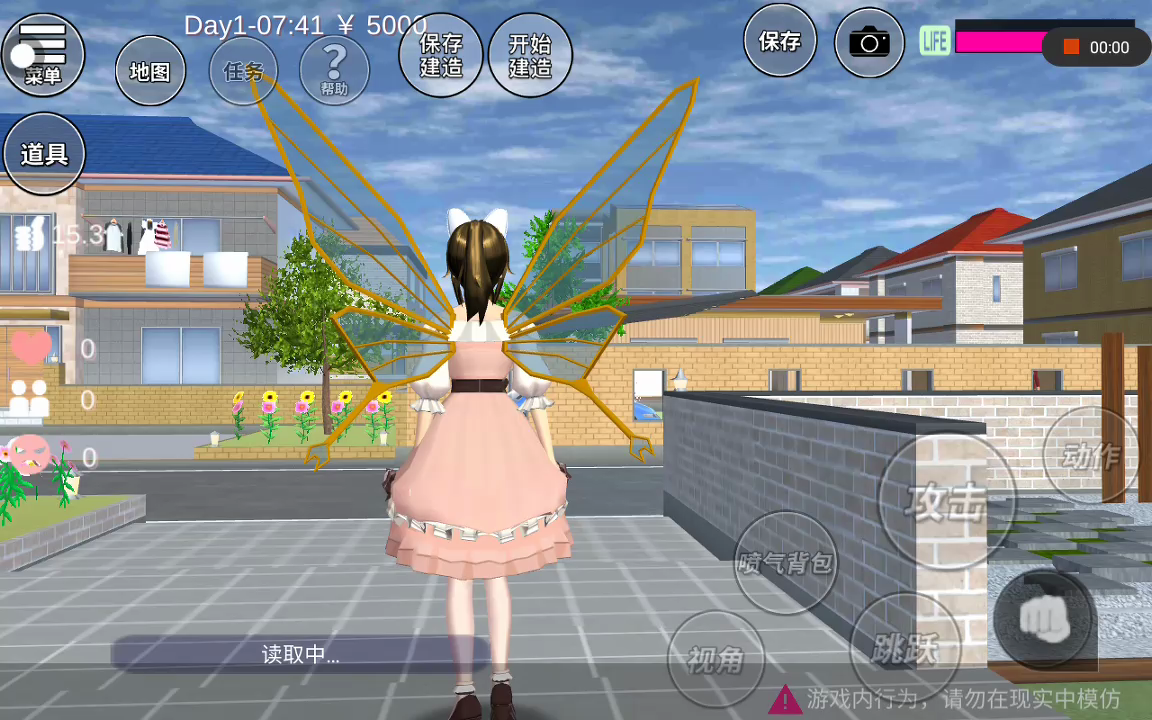Switch camera with 视角 button
Screen dimensions: 1152x720
click(x=716, y=659)
